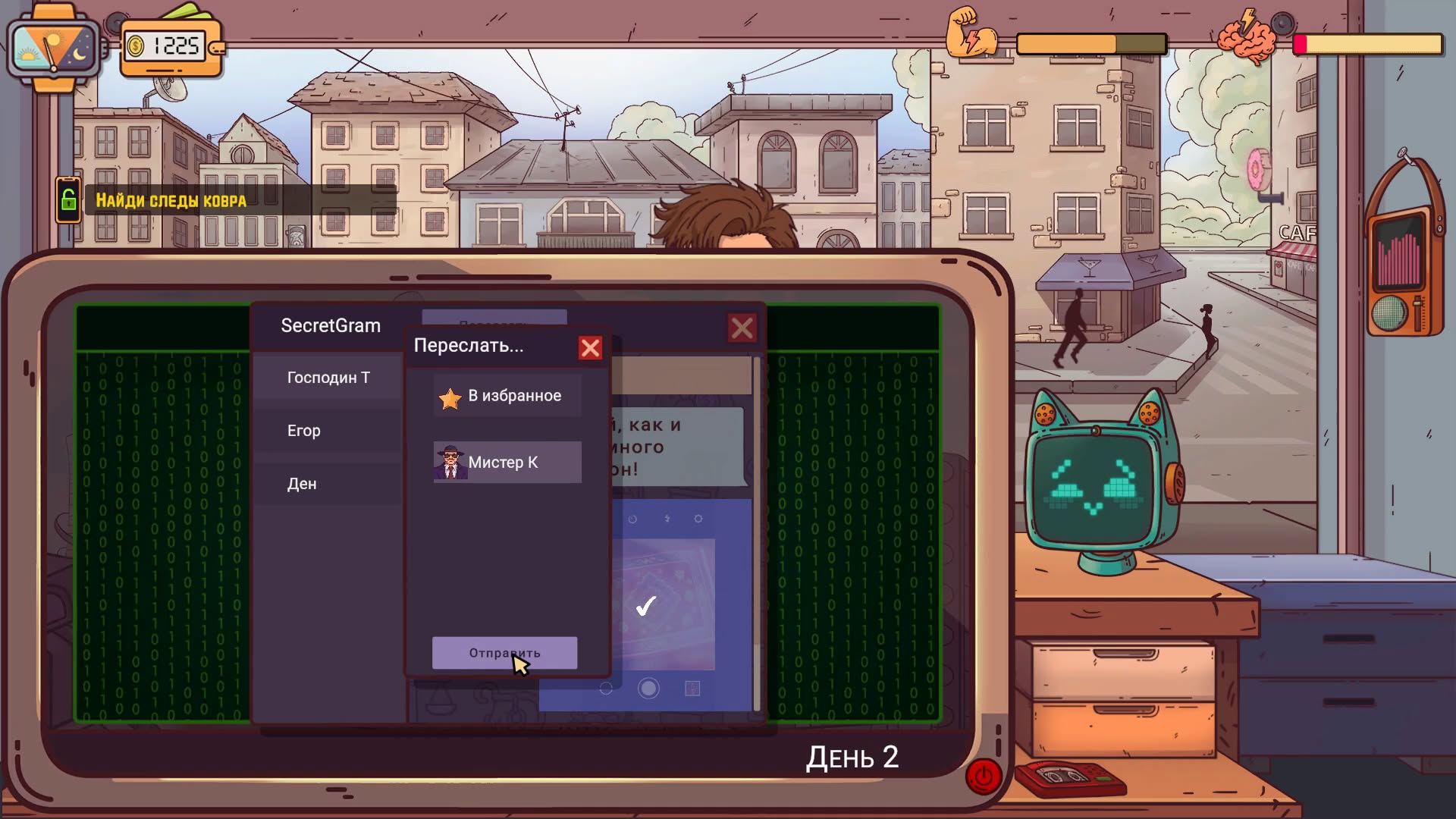Open the Егор conversation
This screenshot has height=819, width=1456.
click(x=328, y=431)
